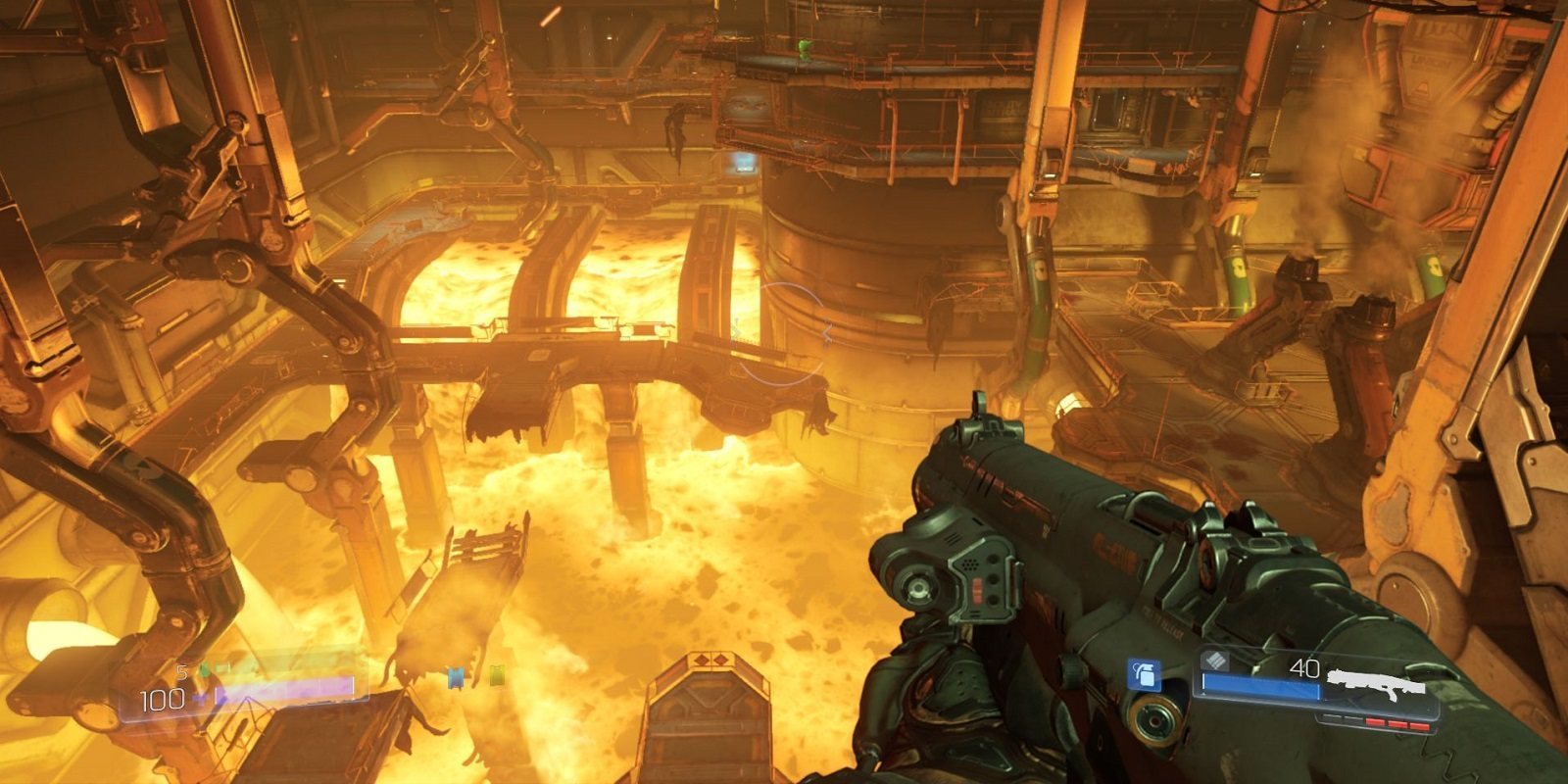Click the ammo count showing 40

click(x=1305, y=669)
